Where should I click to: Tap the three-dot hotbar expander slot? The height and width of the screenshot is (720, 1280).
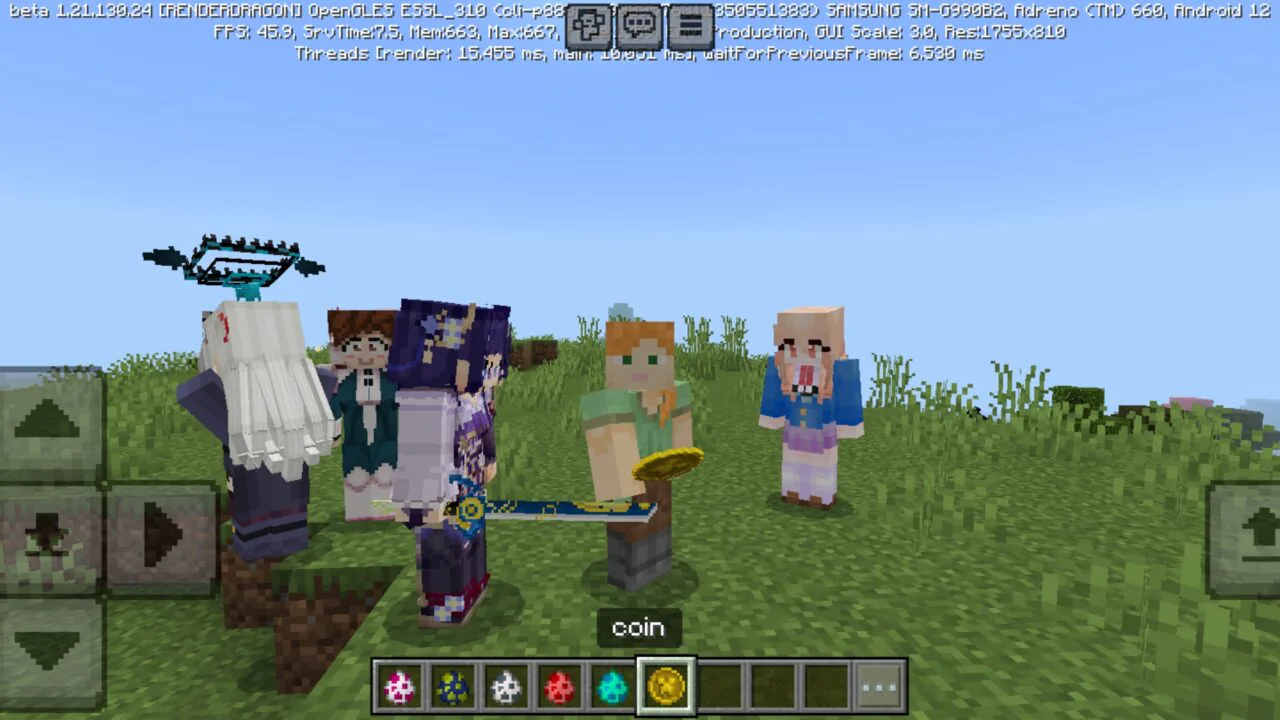click(x=879, y=685)
